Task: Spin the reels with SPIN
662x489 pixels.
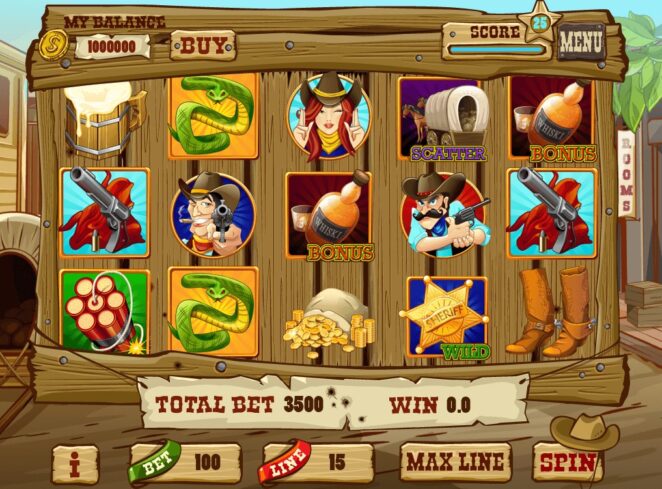Action: click(x=568, y=463)
